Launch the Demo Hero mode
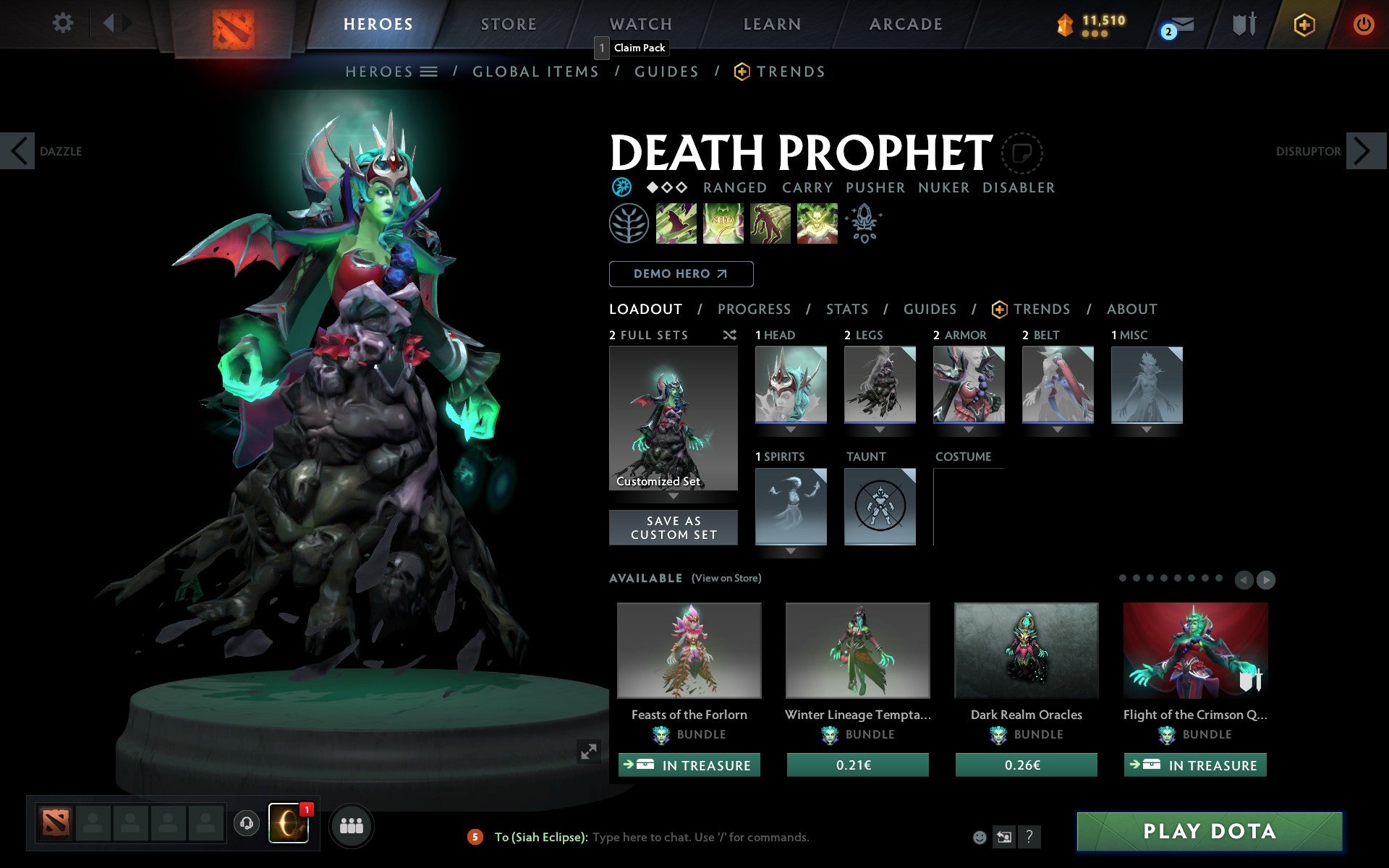The image size is (1389, 868). coord(681,274)
